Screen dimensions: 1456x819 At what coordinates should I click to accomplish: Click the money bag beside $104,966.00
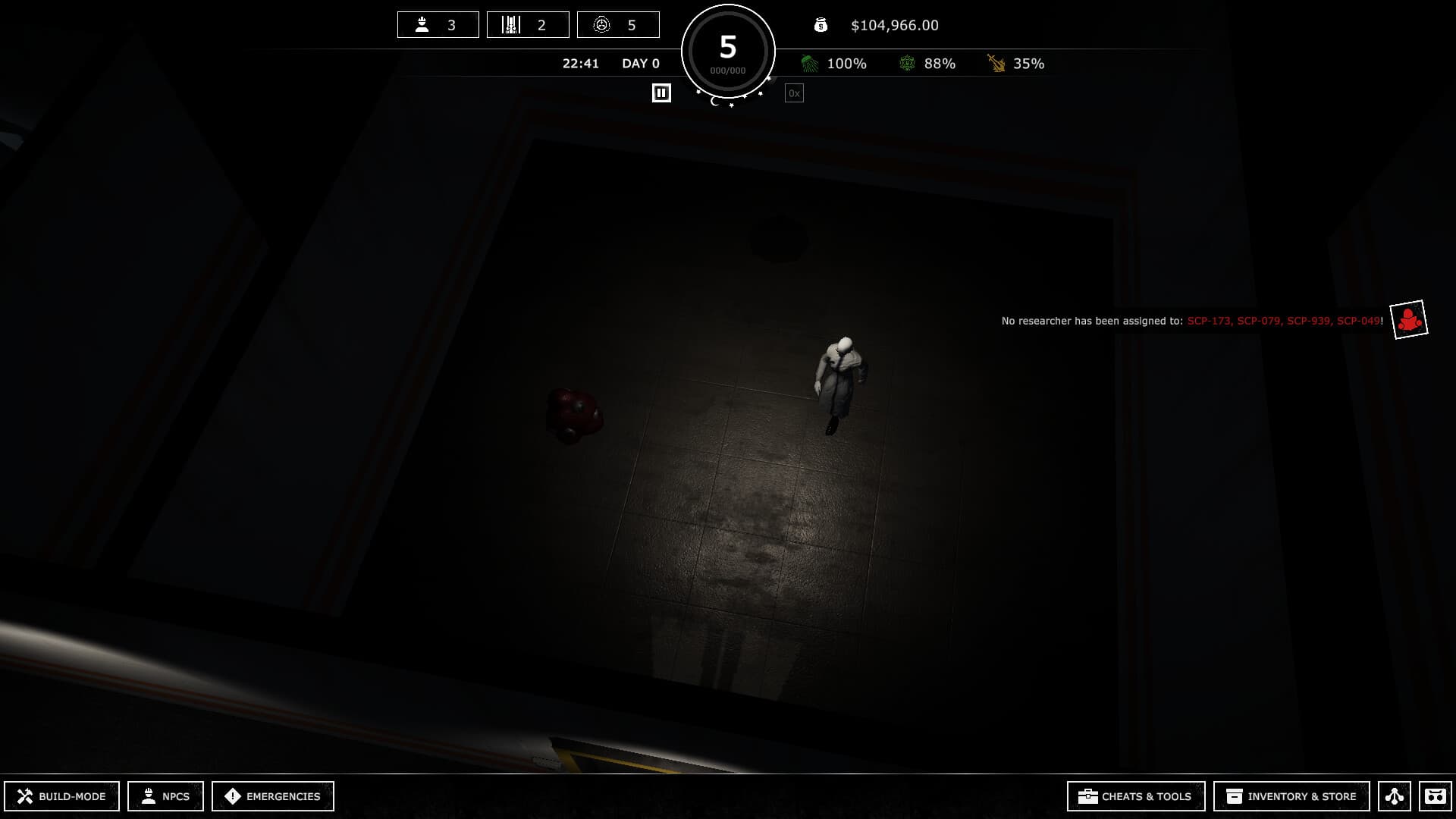tap(821, 25)
